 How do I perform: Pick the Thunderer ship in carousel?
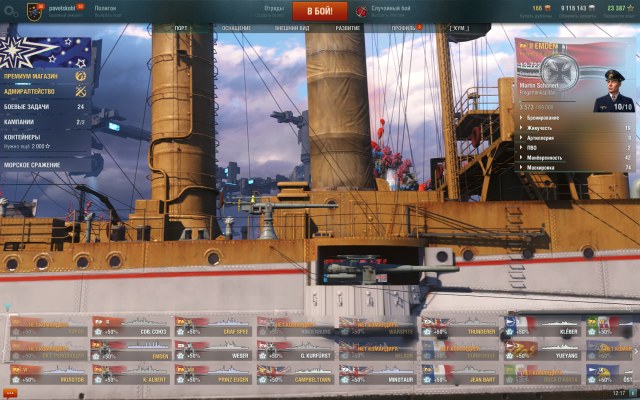pos(459,326)
